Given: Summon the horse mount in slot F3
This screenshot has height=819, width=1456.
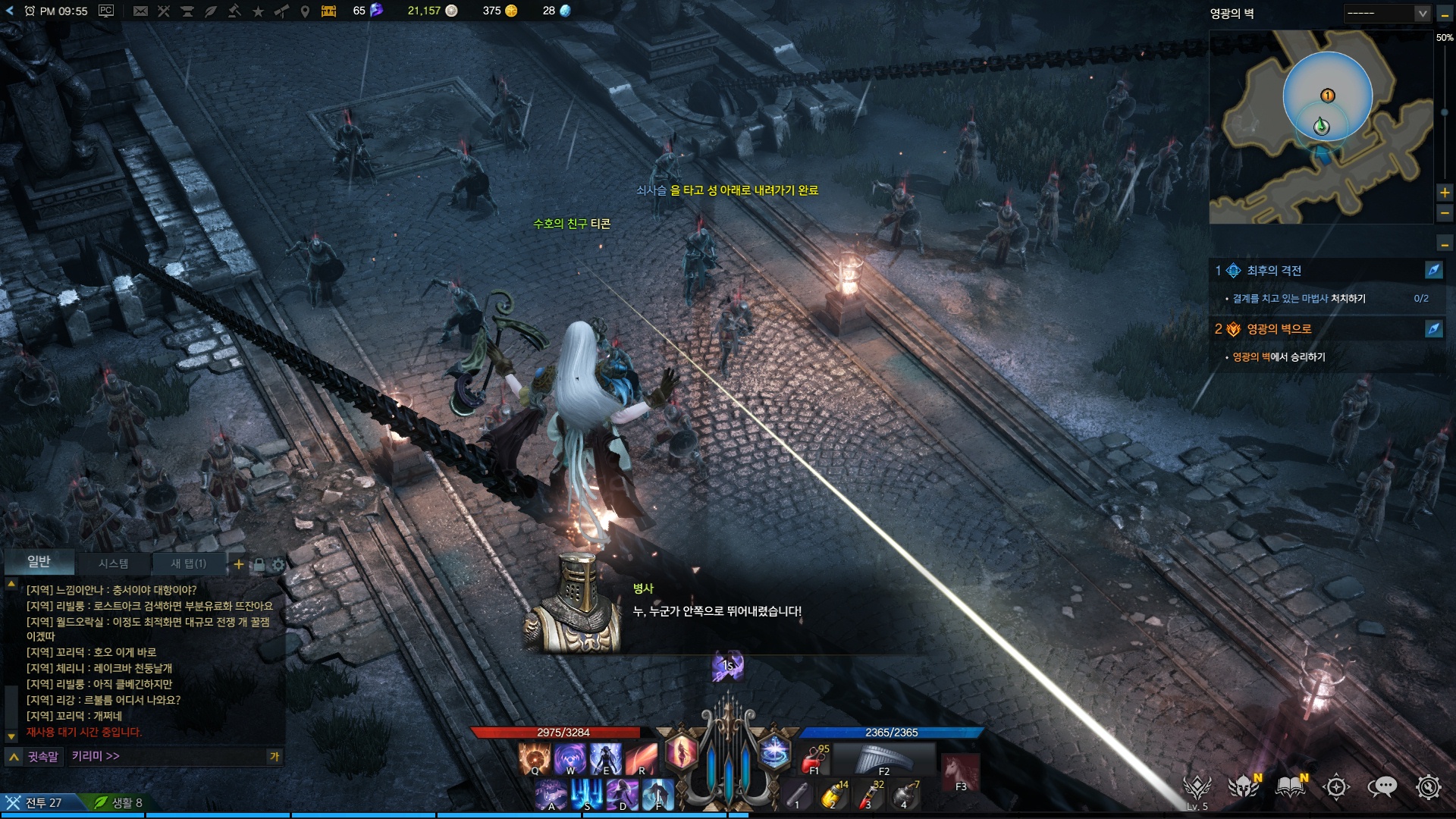Looking at the screenshot, I should [960, 773].
